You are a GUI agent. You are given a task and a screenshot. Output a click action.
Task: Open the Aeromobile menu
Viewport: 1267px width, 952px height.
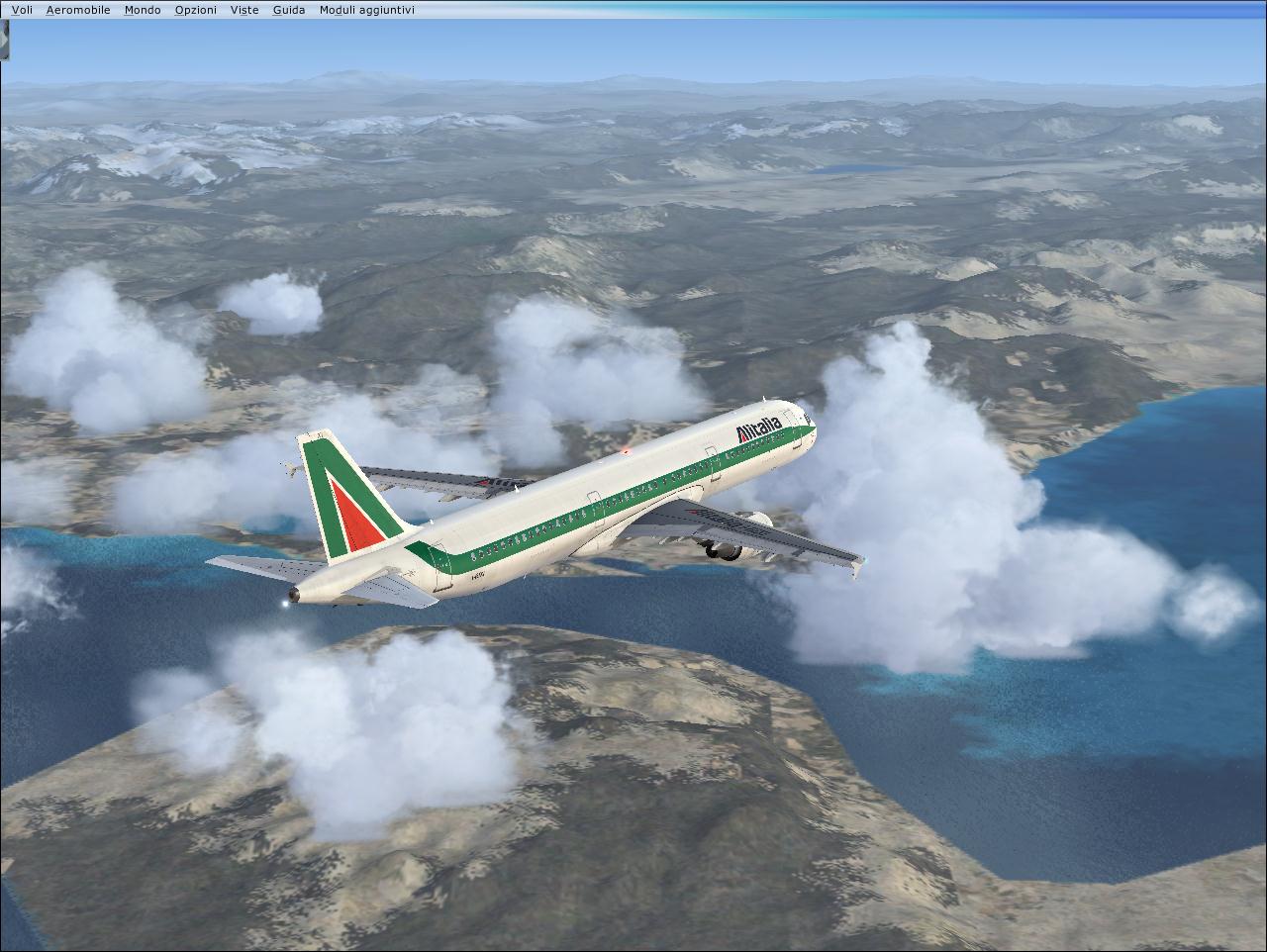(x=78, y=10)
